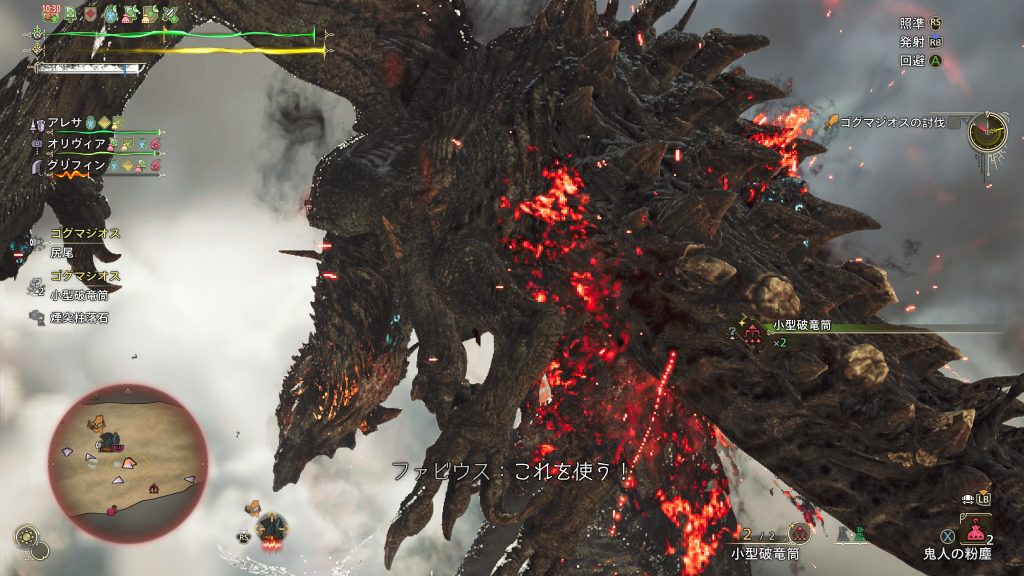Image resolution: width=1024 pixels, height=576 pixels.
Task: Click the round quest timer clock icon
Action: pyautogui.click(x=988, y=132)
